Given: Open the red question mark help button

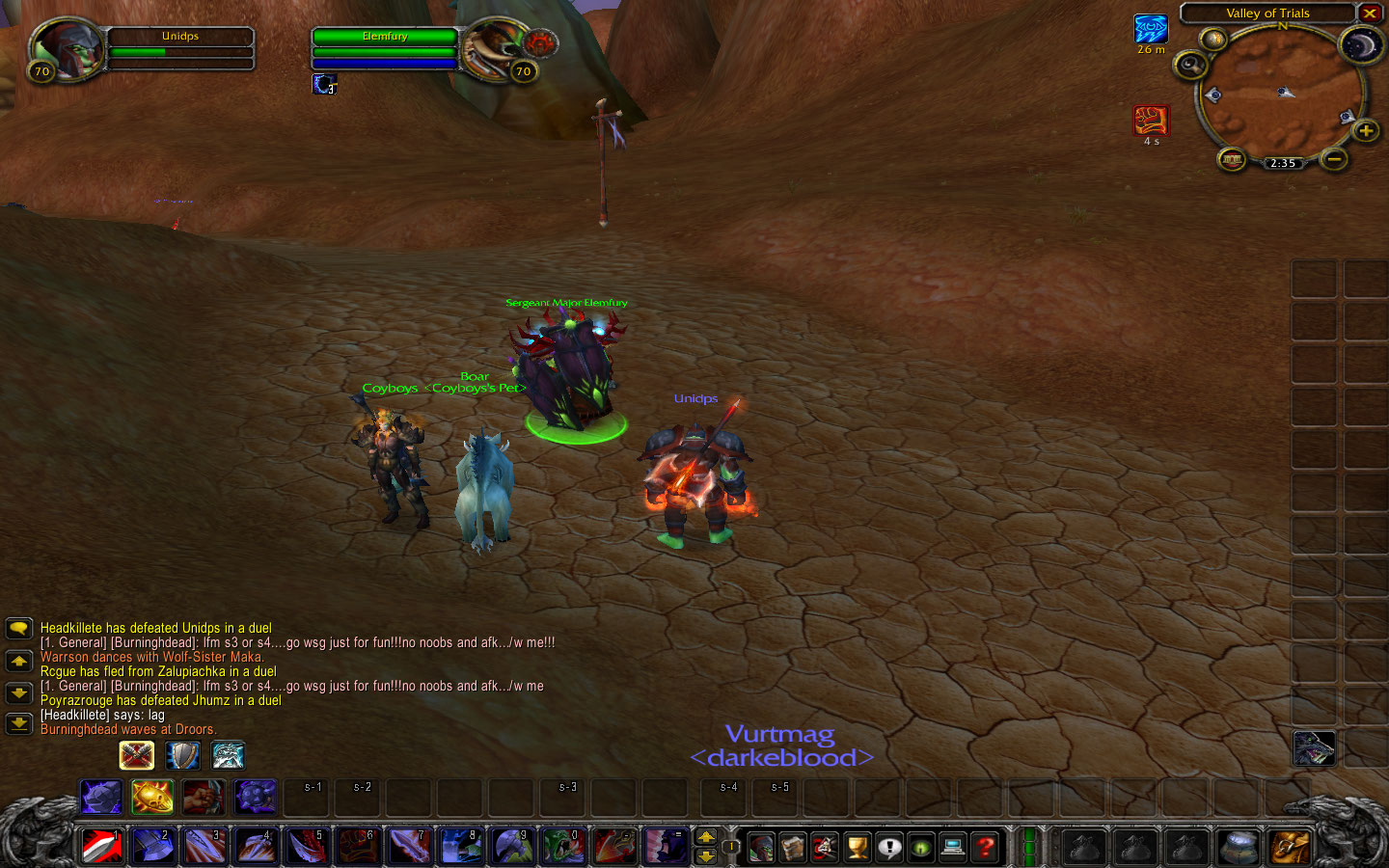Looking at the screenshot, I should (x=985, y=848).
